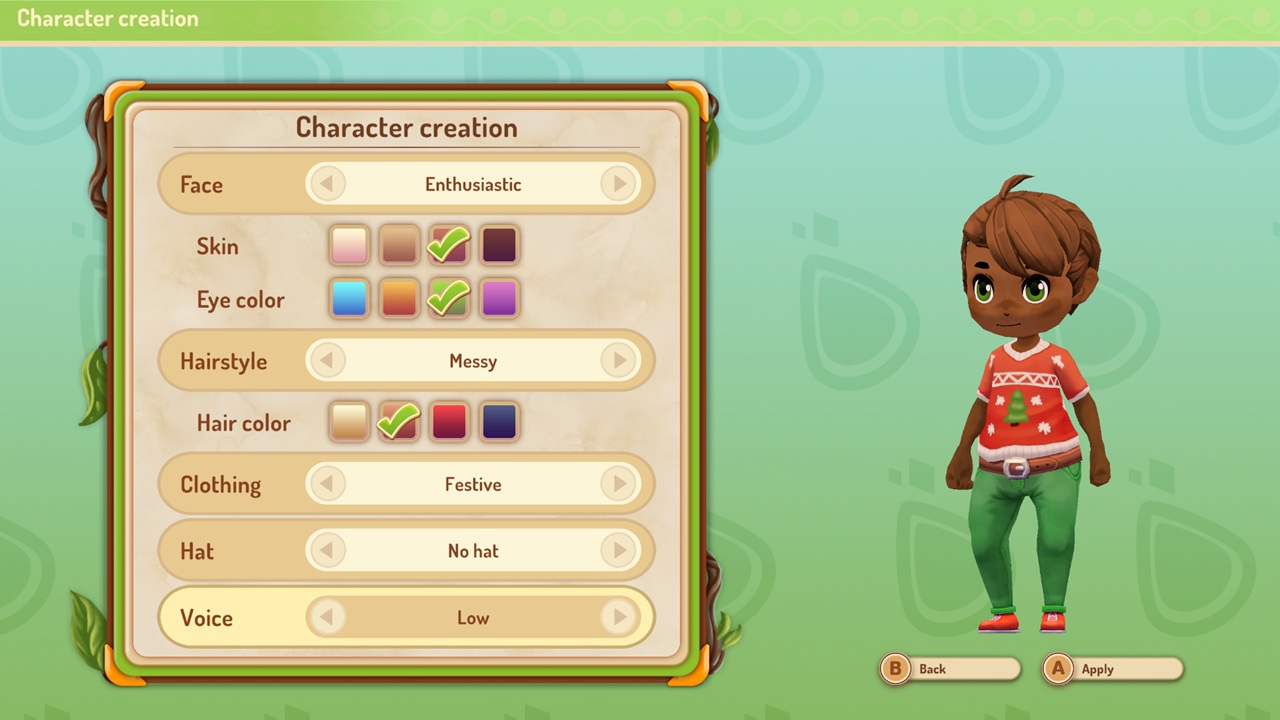Choose the blue eye color
This screenshot has width=1280, height=720.
coord(348,299)
